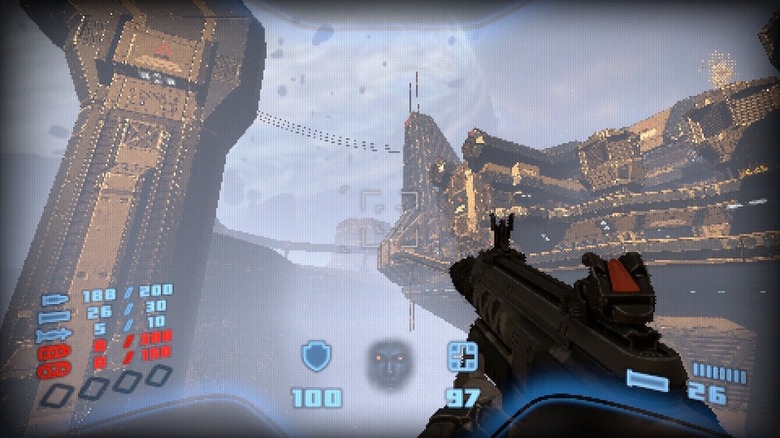
Task: Select the health cross icon
Action: click(x=462, y=356)
